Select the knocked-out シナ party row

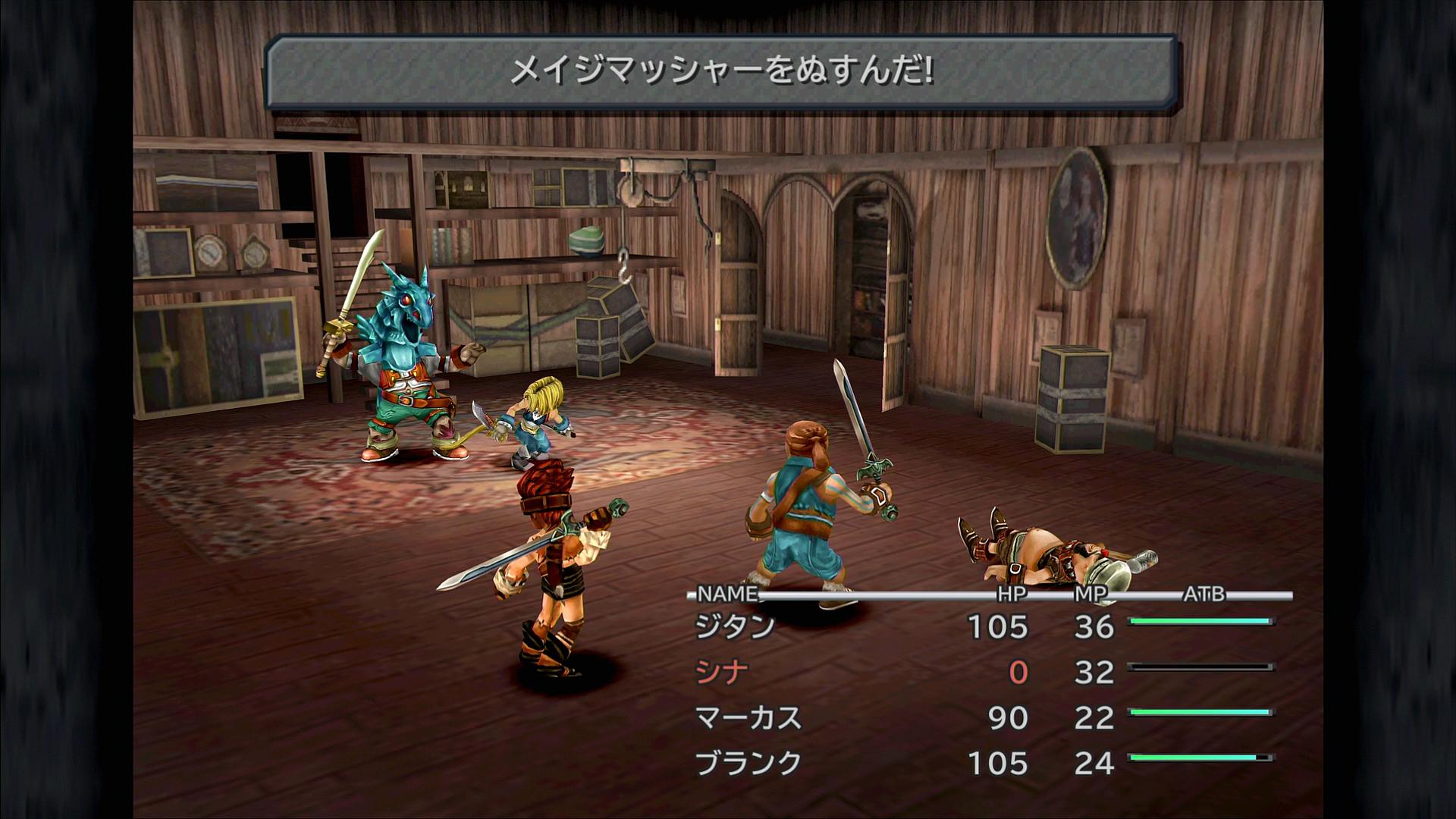722,673
